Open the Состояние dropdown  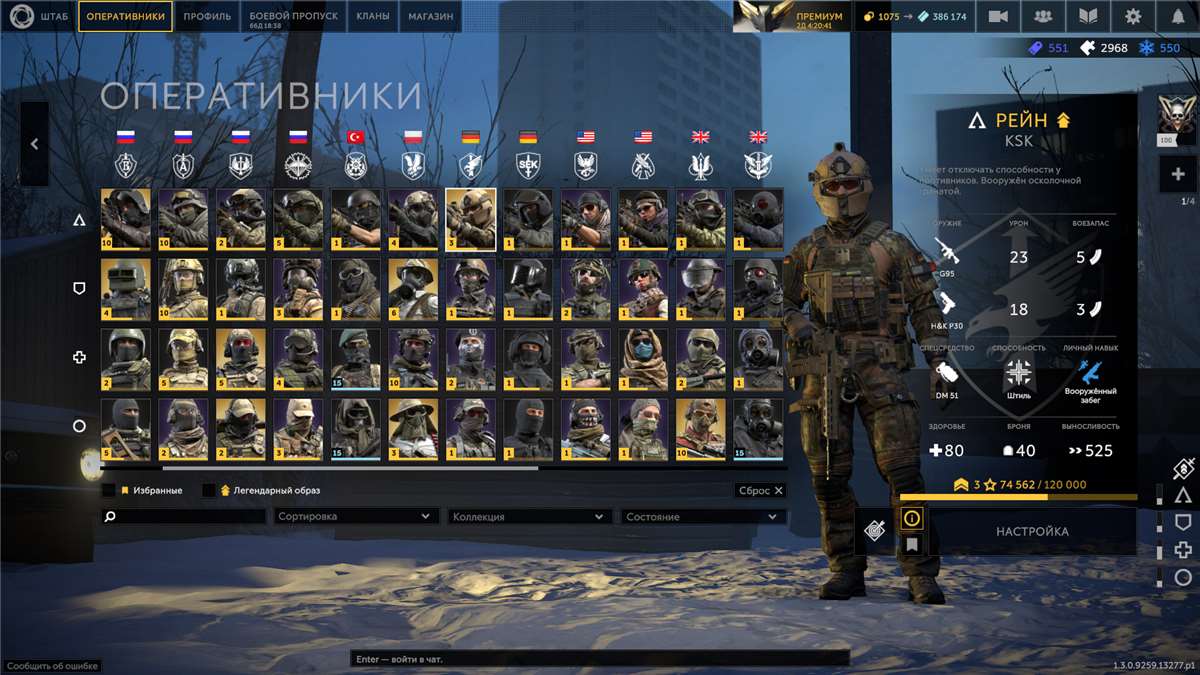[x=701, y=517]
